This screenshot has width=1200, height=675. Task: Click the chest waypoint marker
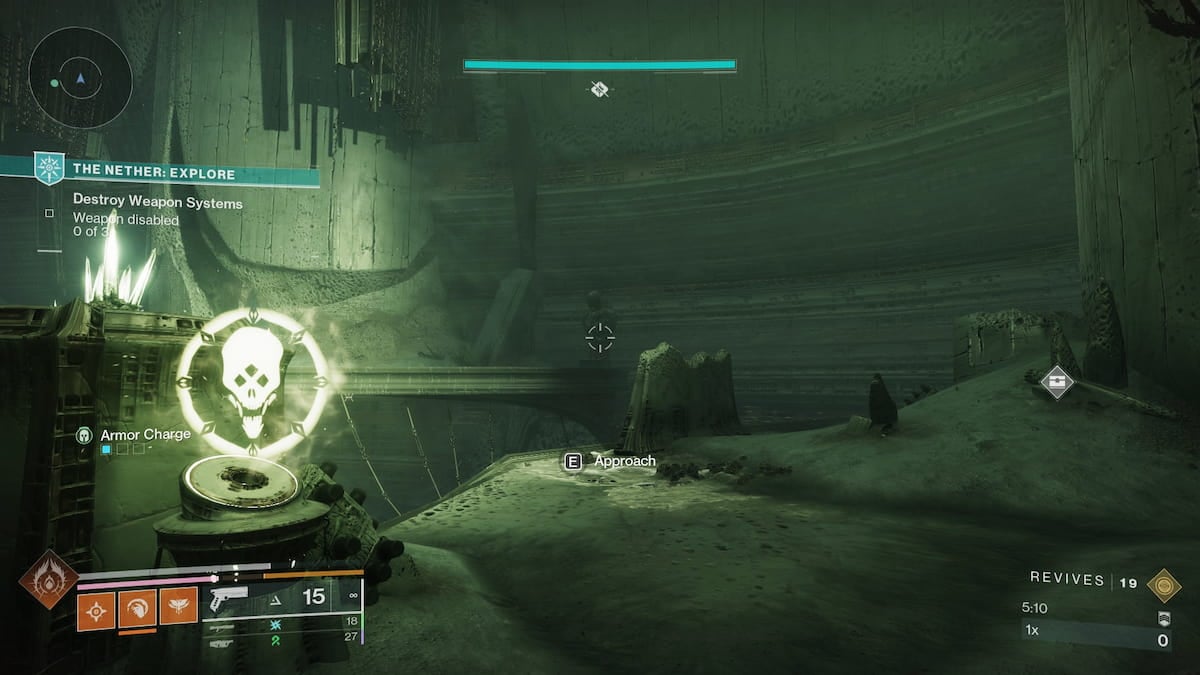(1057, 380)
